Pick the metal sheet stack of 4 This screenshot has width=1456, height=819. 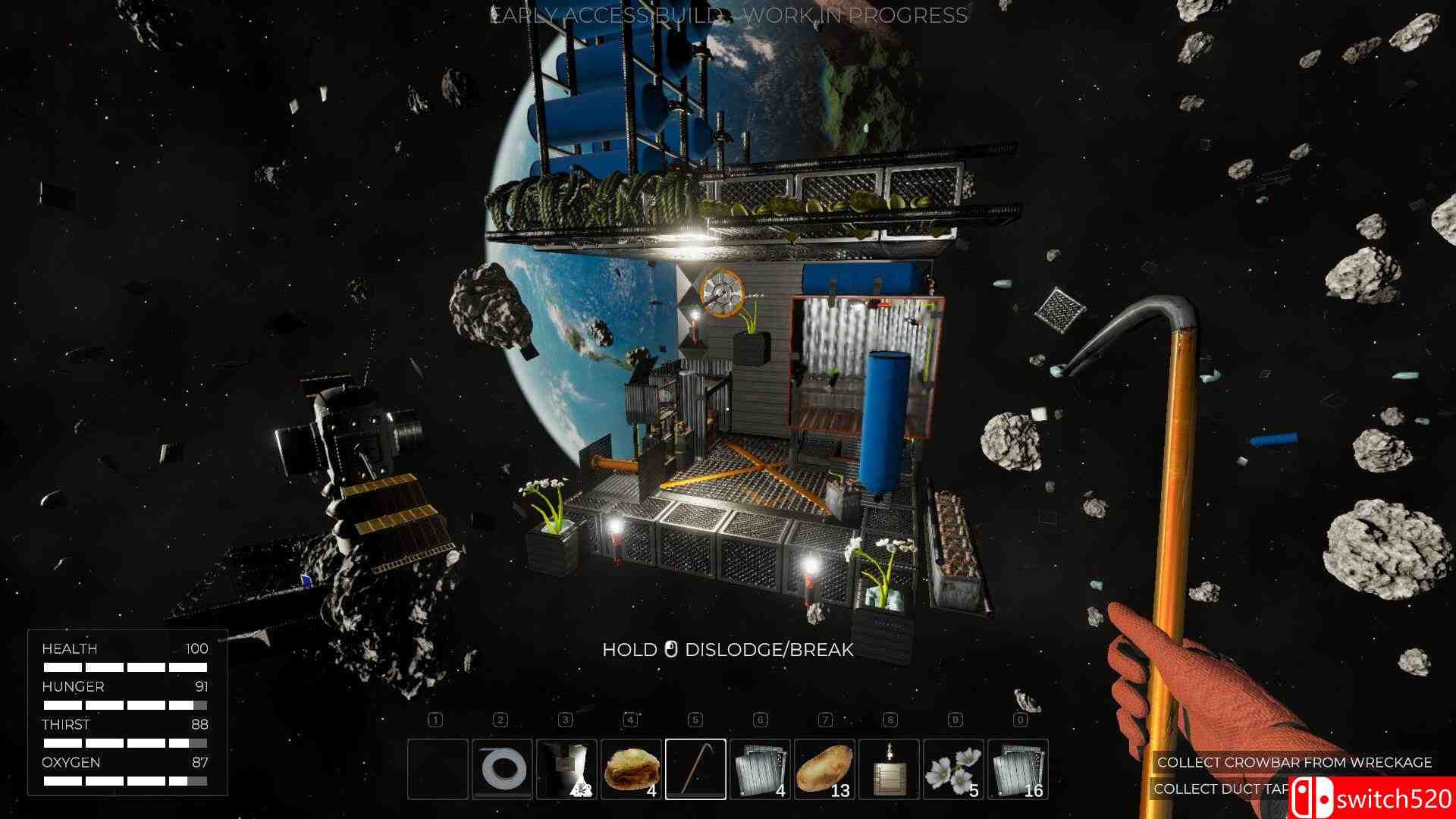pyautogui.click(x=760, y=769)
